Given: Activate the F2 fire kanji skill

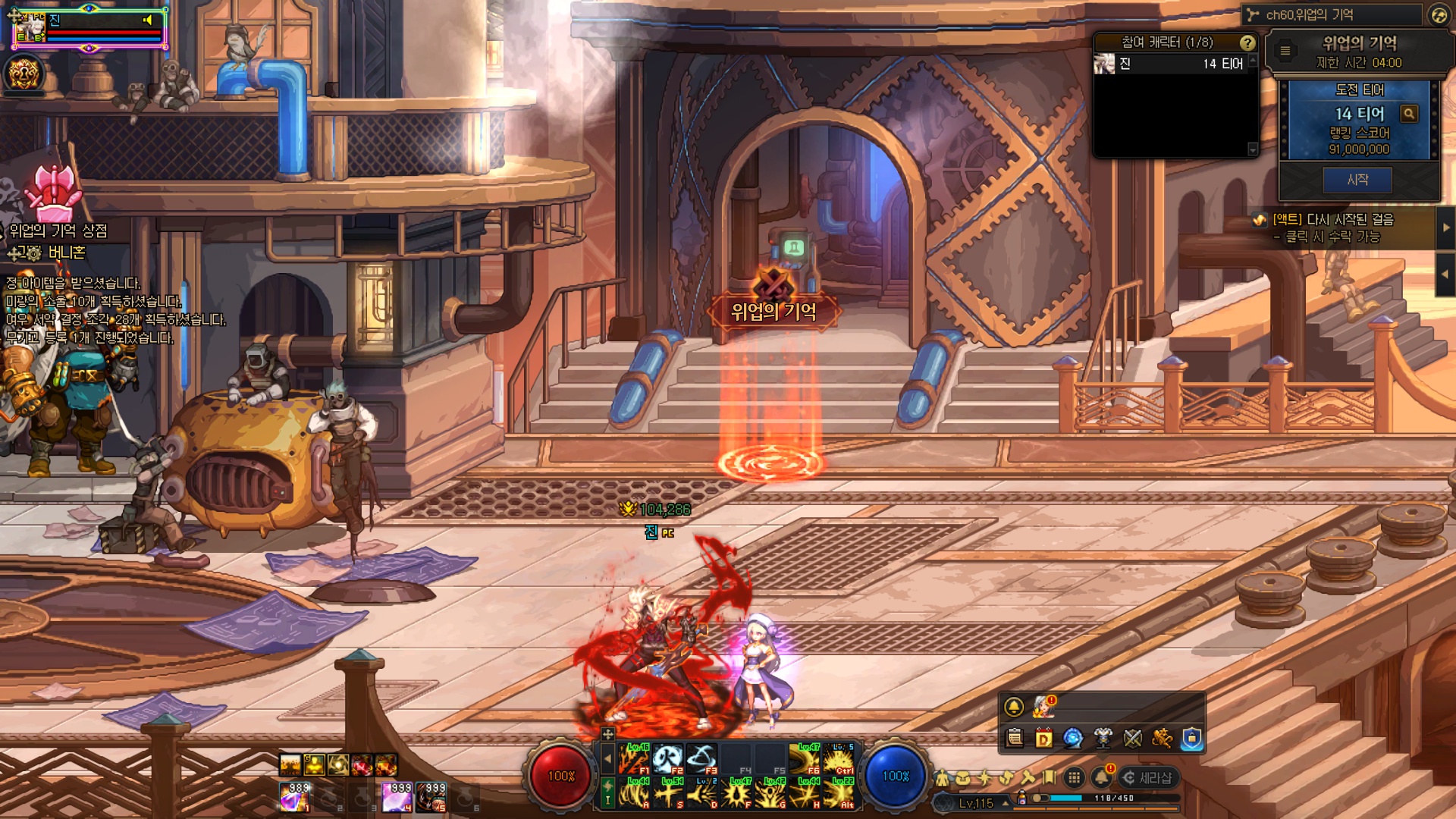Looking at the screenshot, I should [668, 758].
